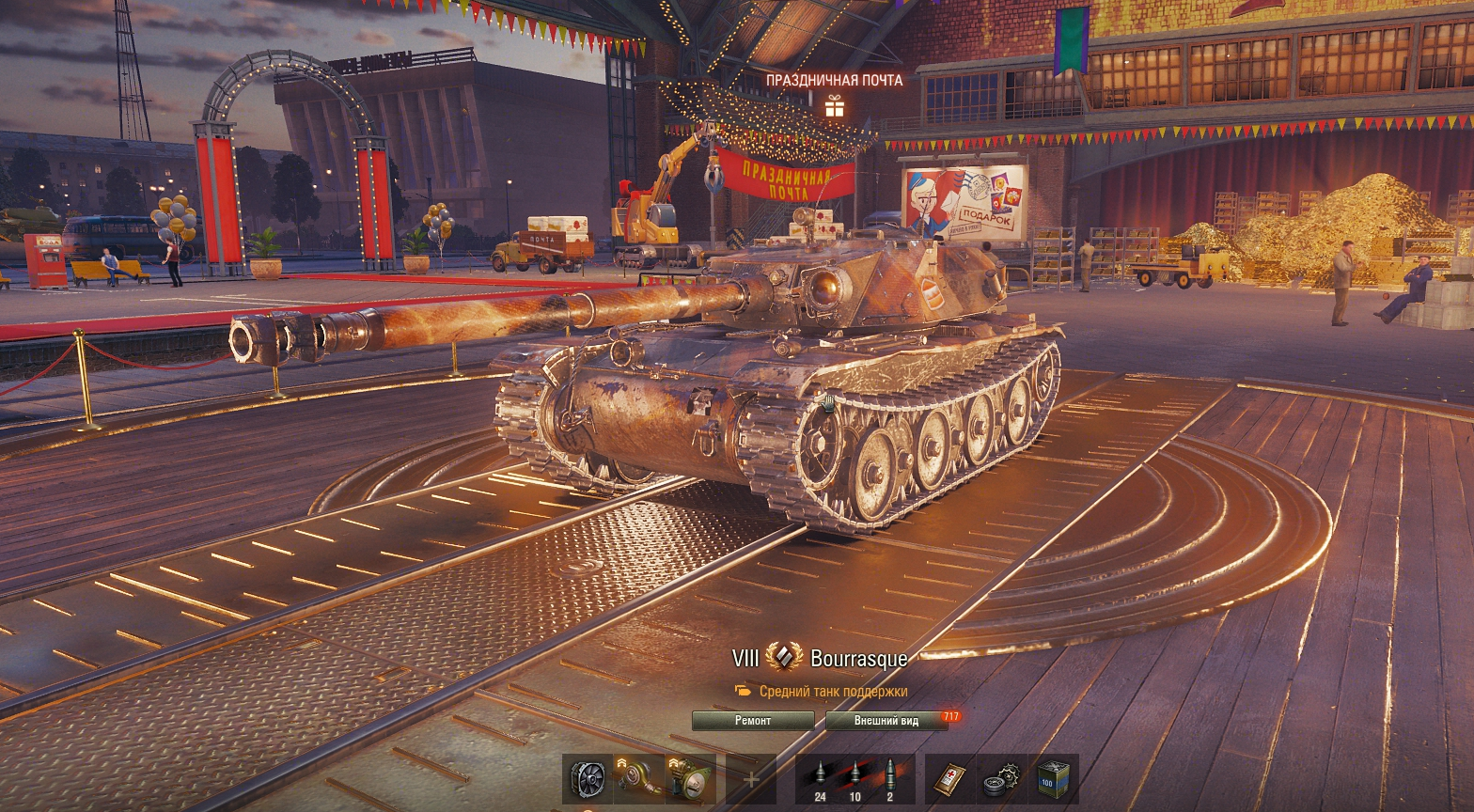Add equipment in the empty plus slot
Image resolution: width=1474 pixels, height=812 pixels.
pyautogui.click(x=751, y=779)
